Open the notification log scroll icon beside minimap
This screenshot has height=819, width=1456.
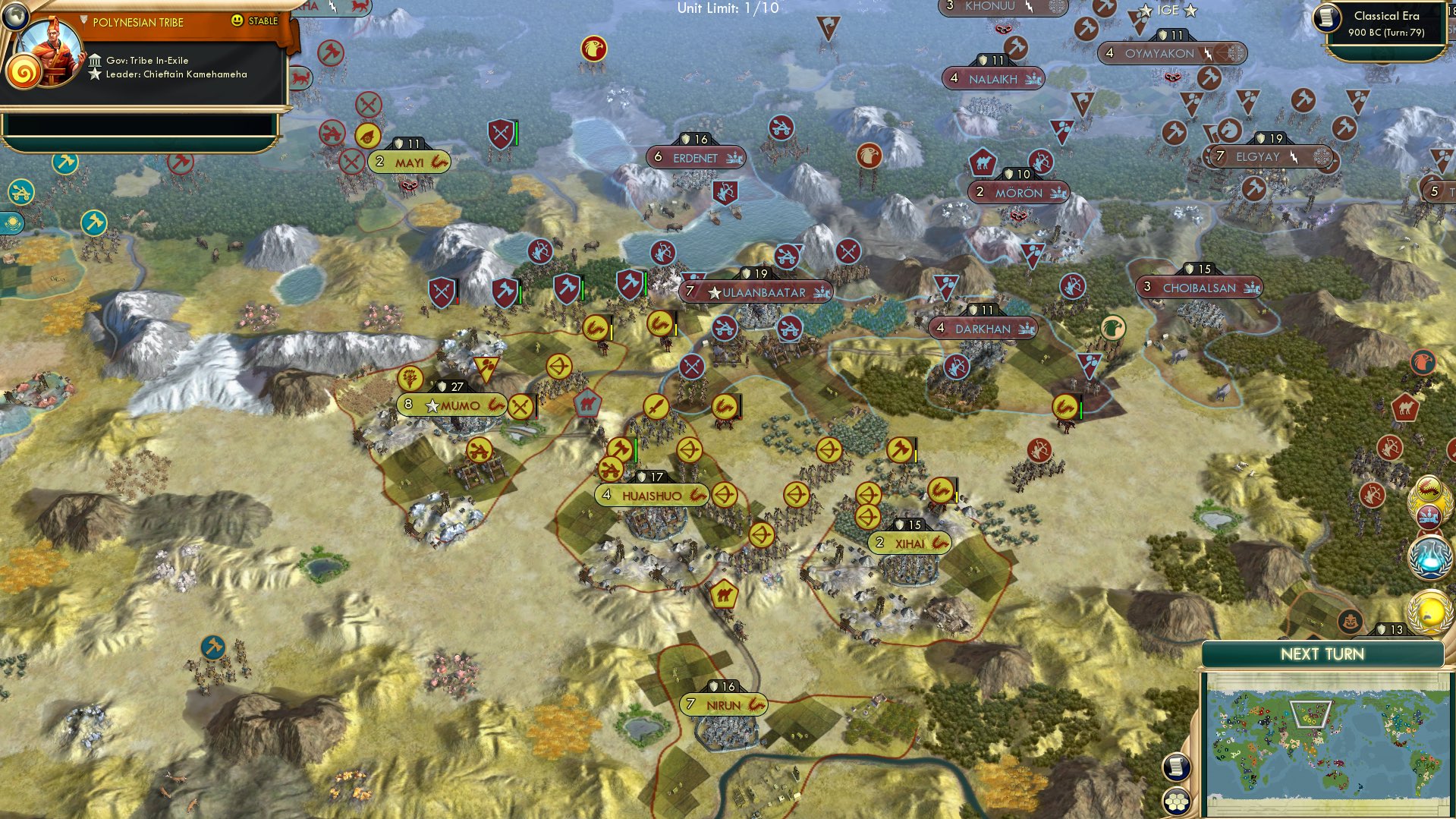pyautogui.click(x=1177, y=767)
